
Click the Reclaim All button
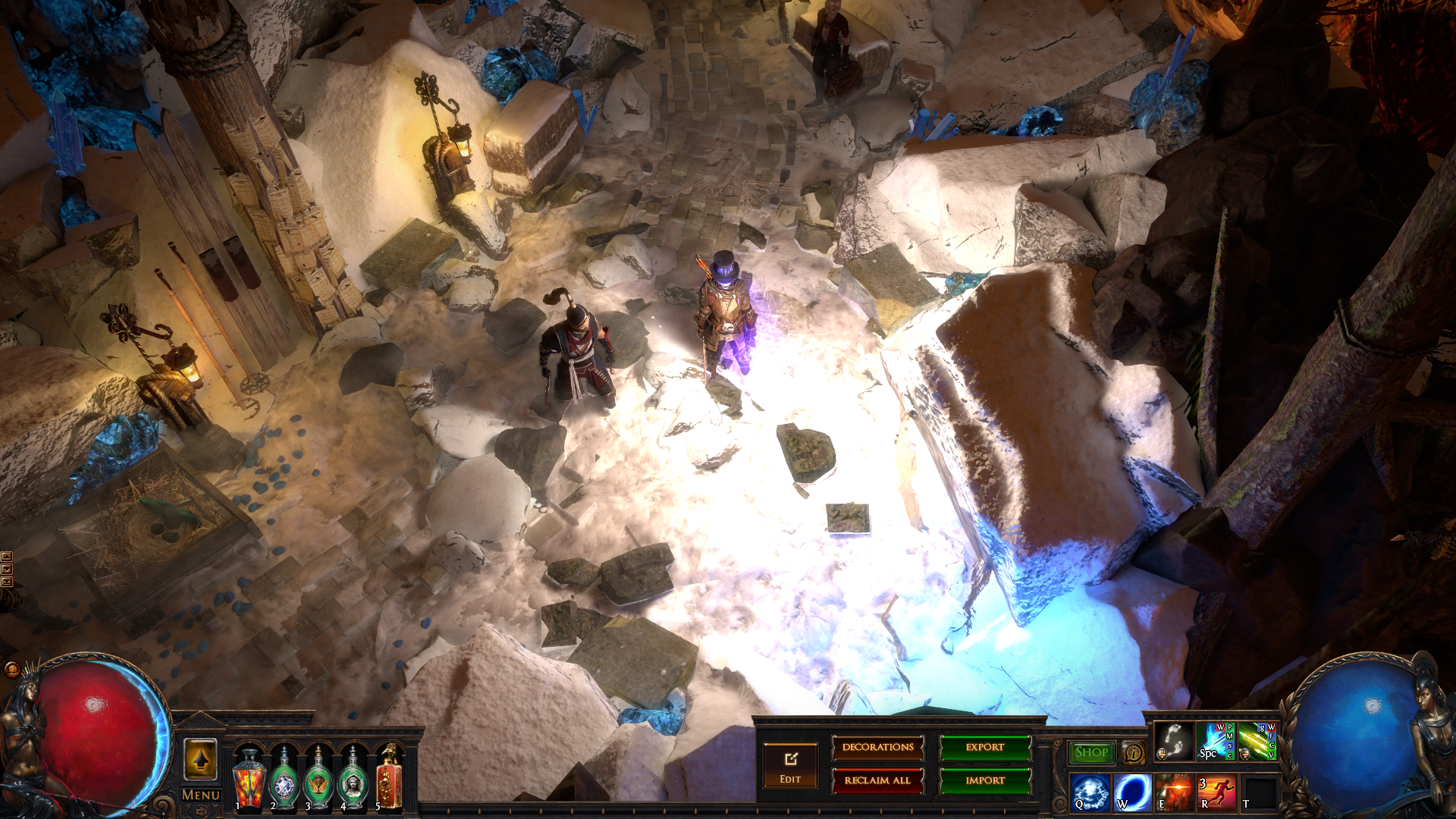point(877,780)
